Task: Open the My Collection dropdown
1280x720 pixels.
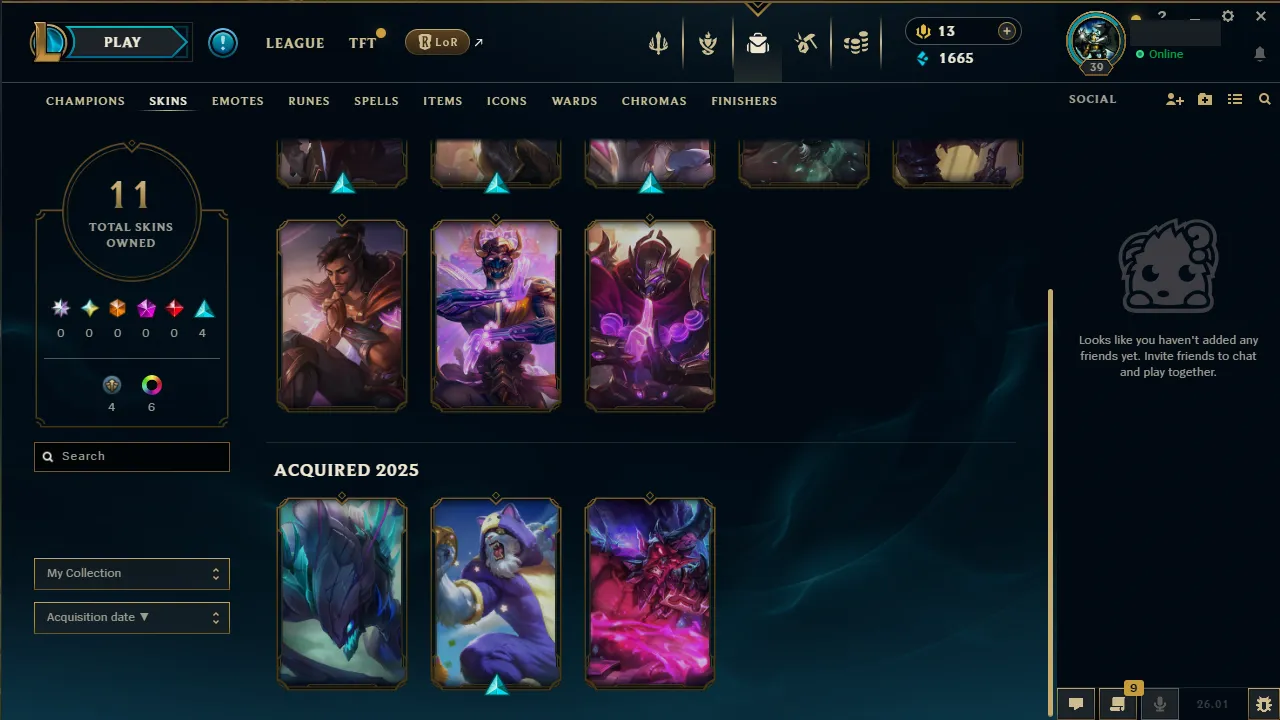Action: click(131, 573)
